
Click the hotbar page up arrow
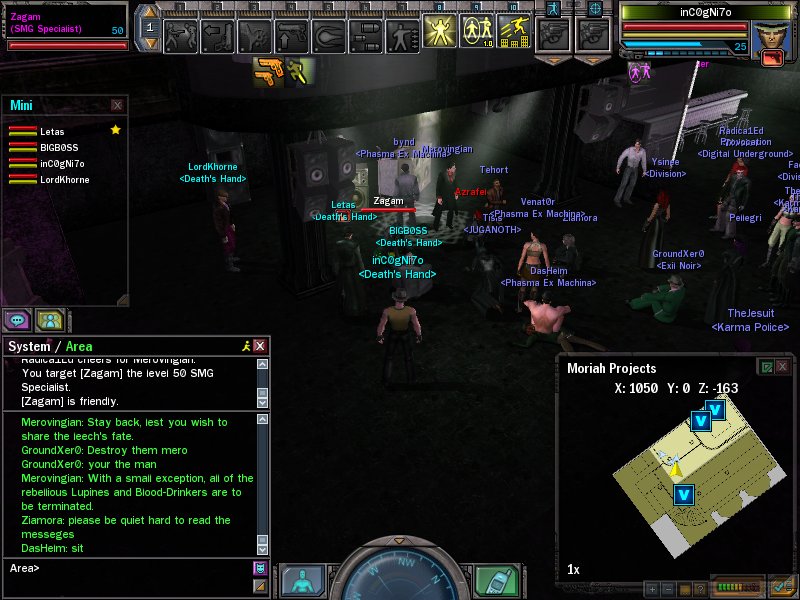149,13
